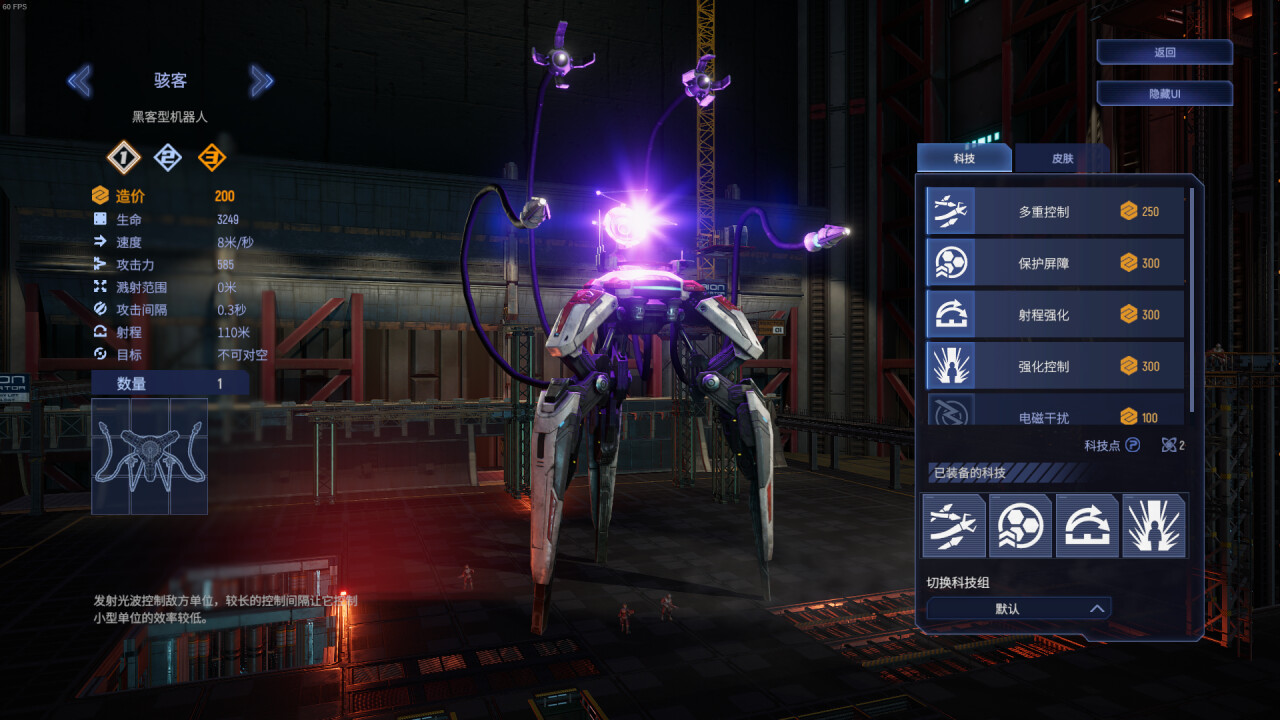Image resolution: width=1280 pixels, height=720 pixels.
Task: Select the 电磁干扰 tech row
Action: [x=1054, y=412]
